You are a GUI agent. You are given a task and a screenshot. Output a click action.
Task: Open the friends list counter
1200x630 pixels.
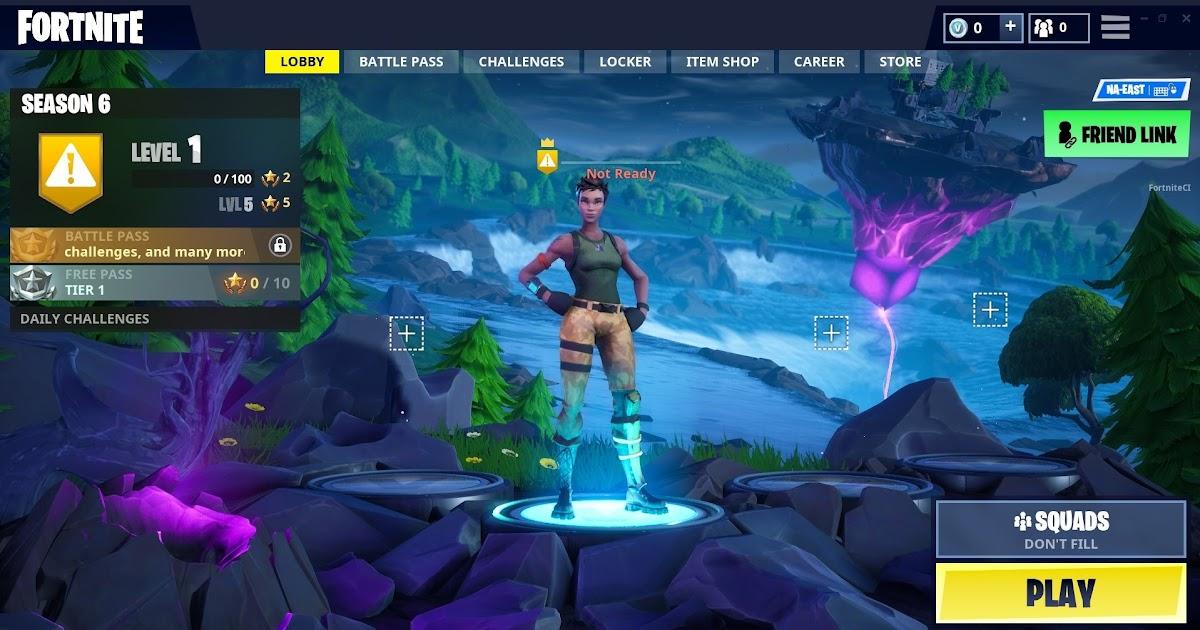[x=1059, y=27]
